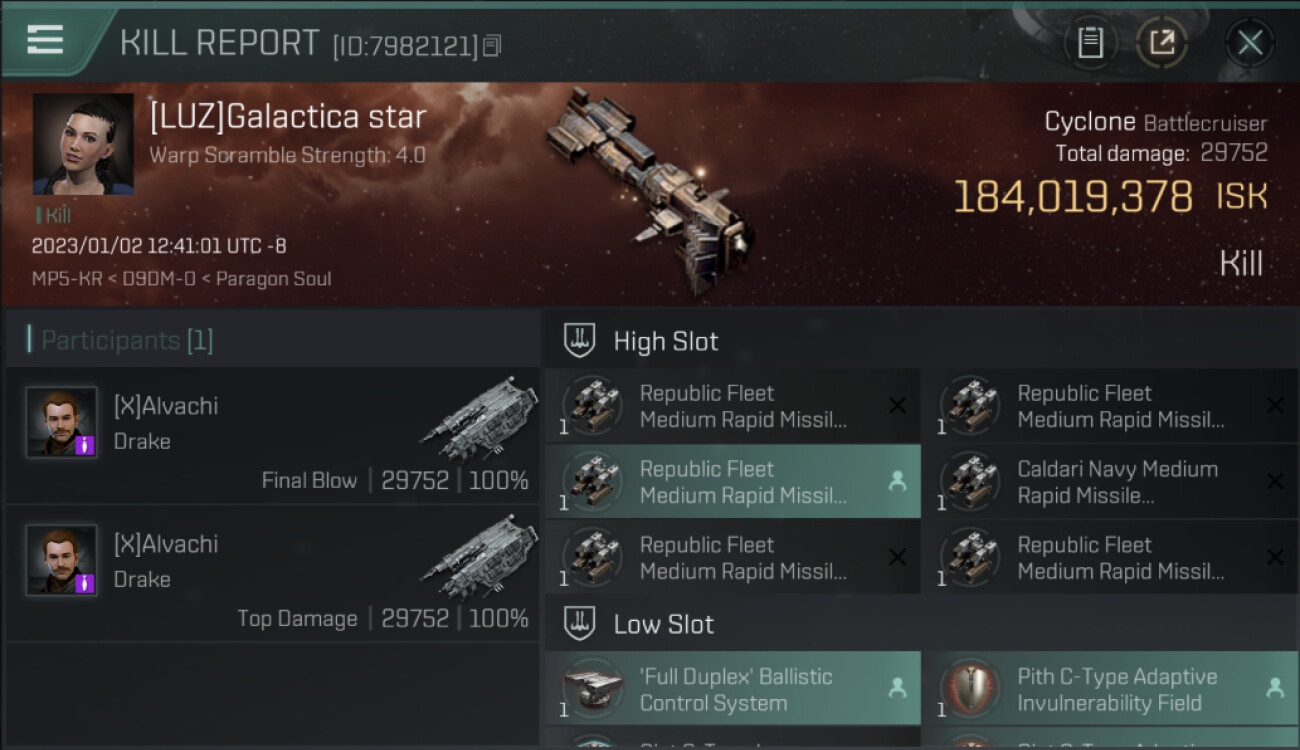This screenshot has width=1300, height=750.
Task: Open the clipboard notes icon
Action: (1090, 42)
